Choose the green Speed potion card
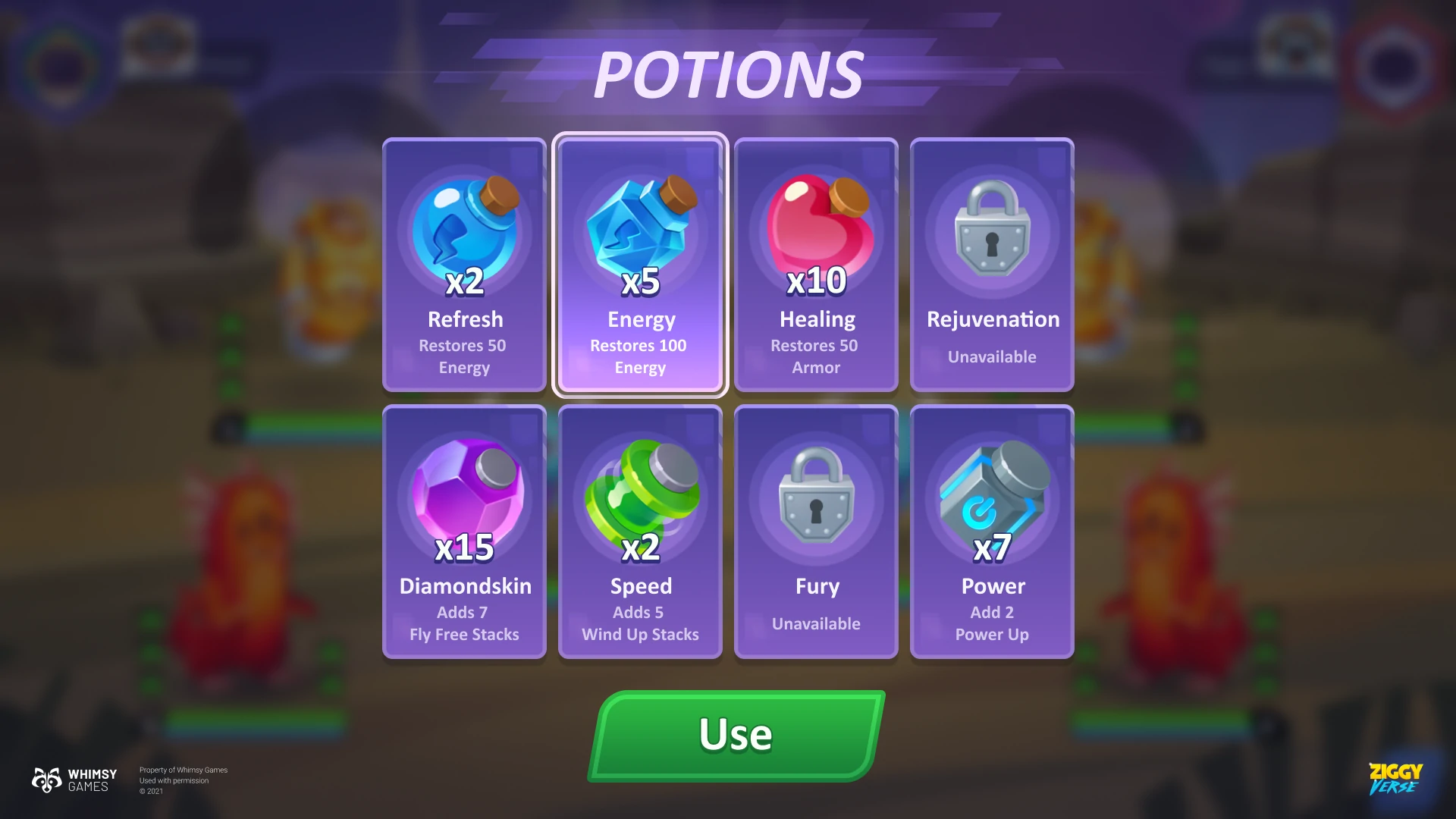Viewport: 1456px width, 819px height. click(640, 532)
